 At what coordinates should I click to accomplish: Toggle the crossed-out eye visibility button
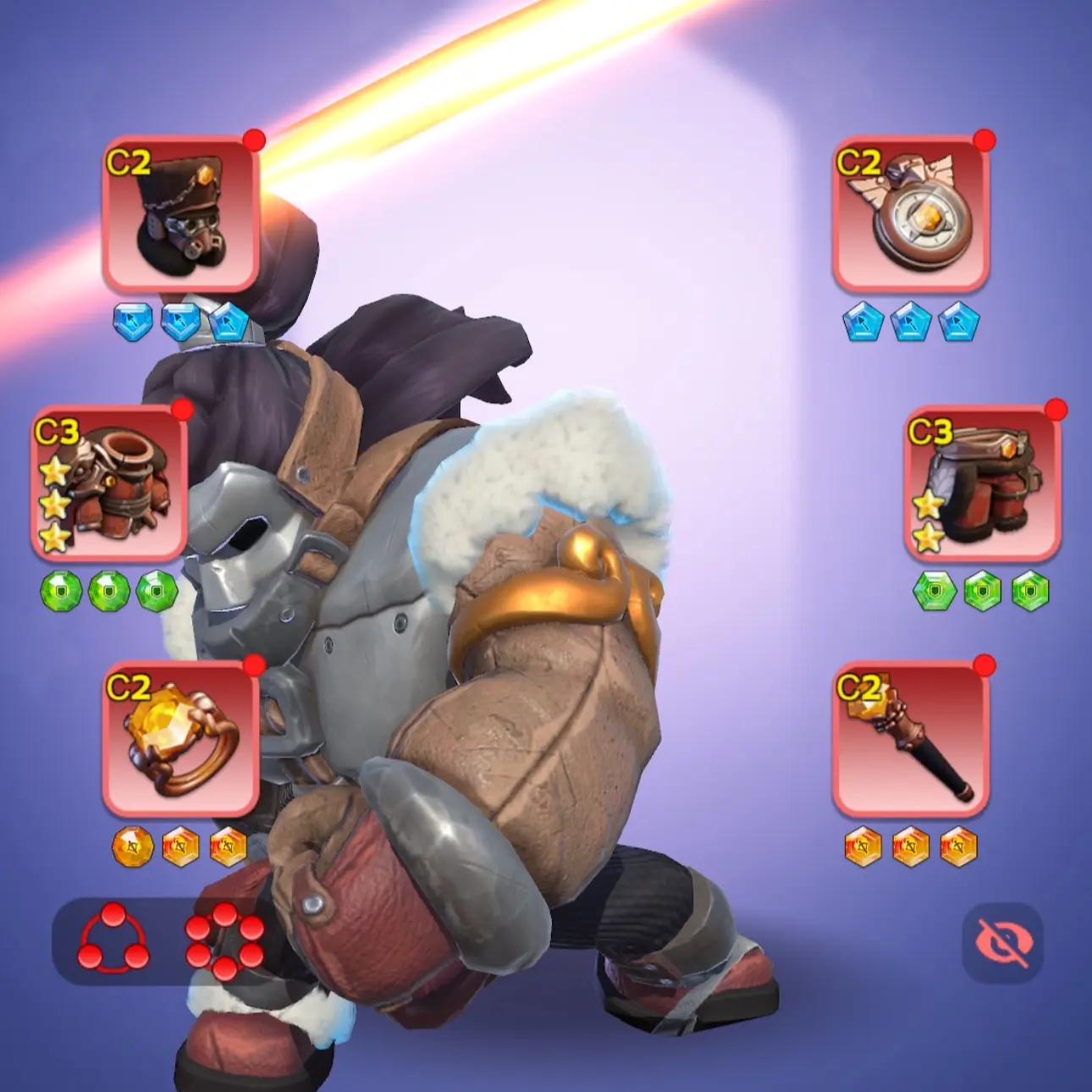tap(1002, 942)
